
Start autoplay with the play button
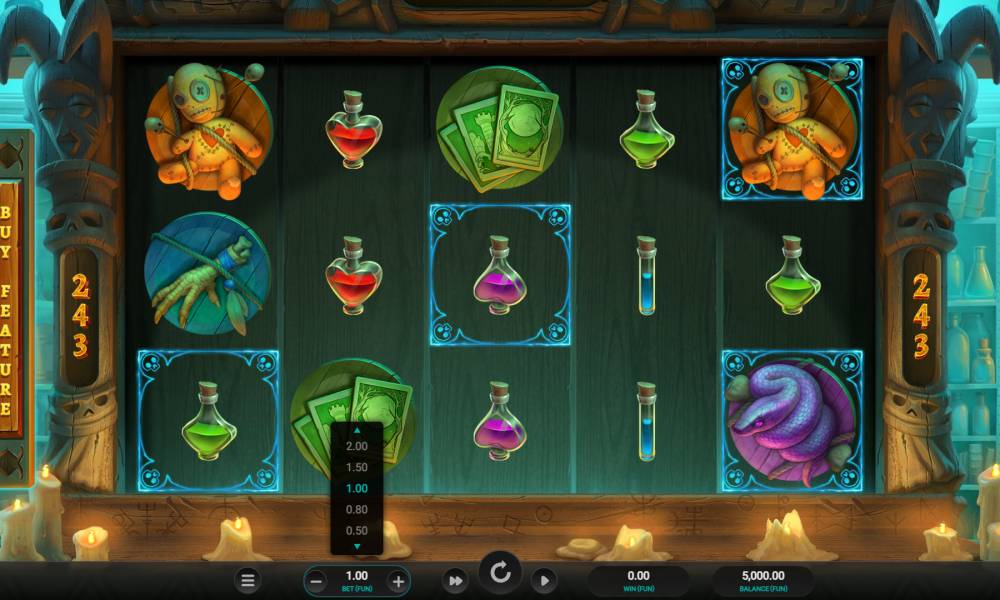[543, 580]
